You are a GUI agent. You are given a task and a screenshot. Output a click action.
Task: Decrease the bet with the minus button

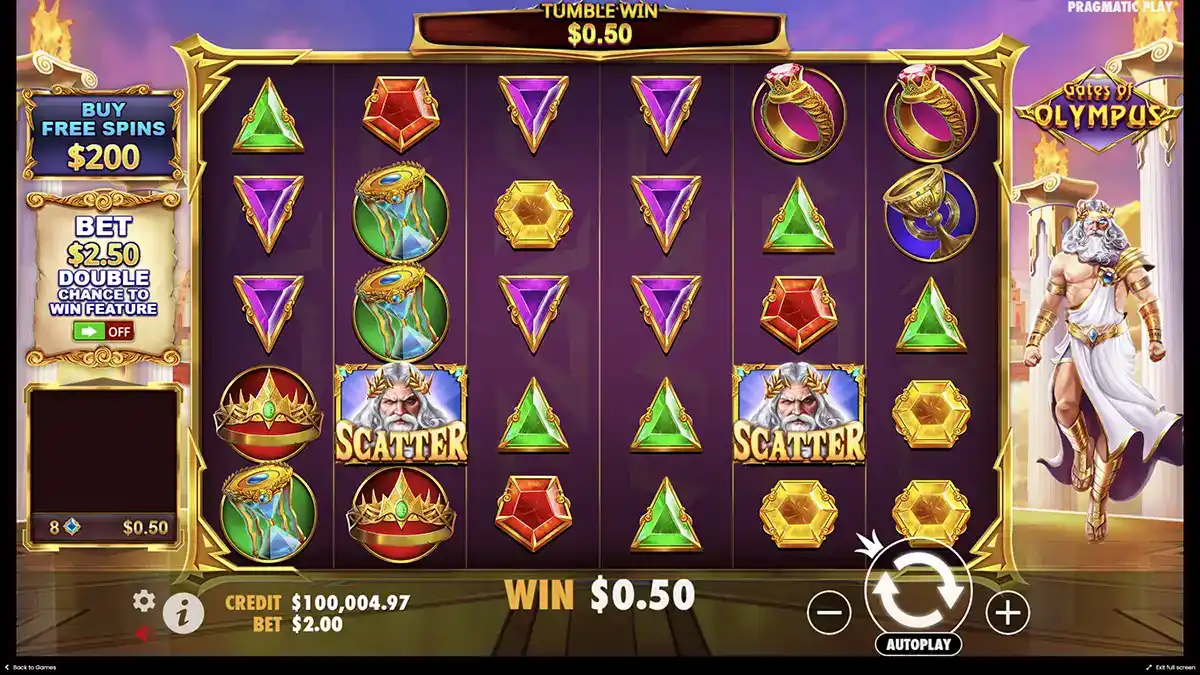tap(829, 611)
